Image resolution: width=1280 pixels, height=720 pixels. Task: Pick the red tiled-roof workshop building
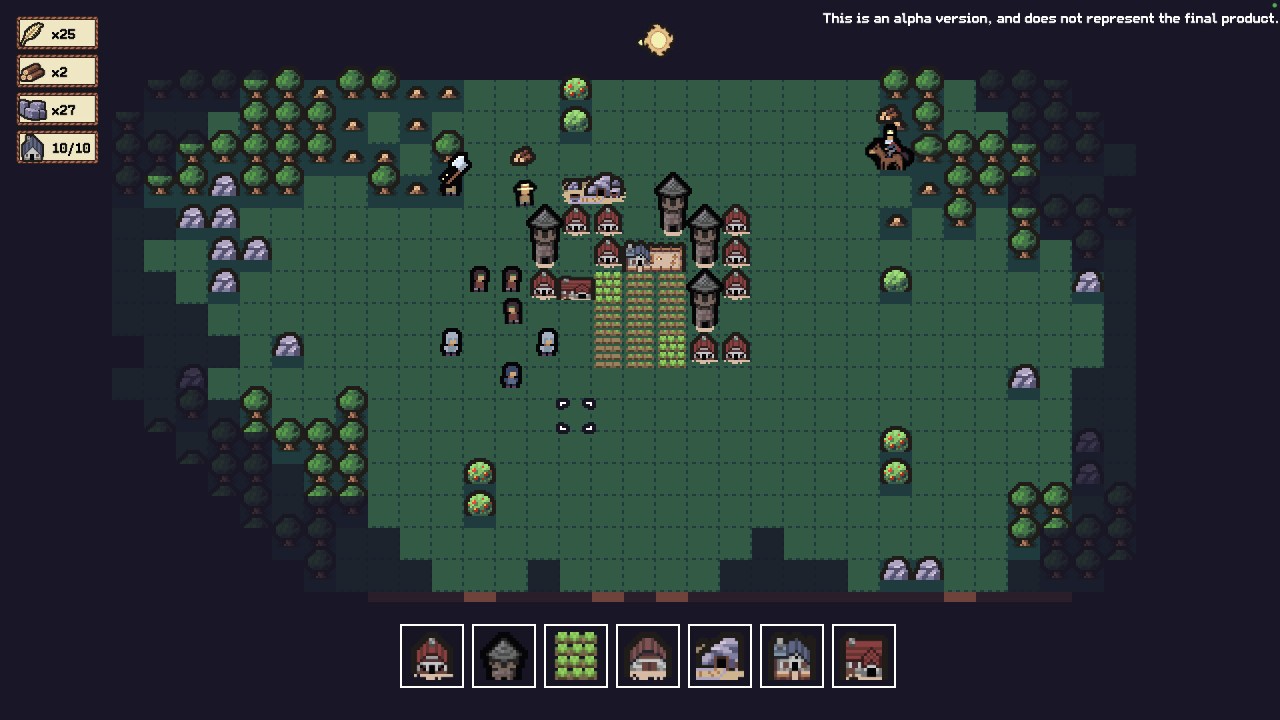(864, 656)
